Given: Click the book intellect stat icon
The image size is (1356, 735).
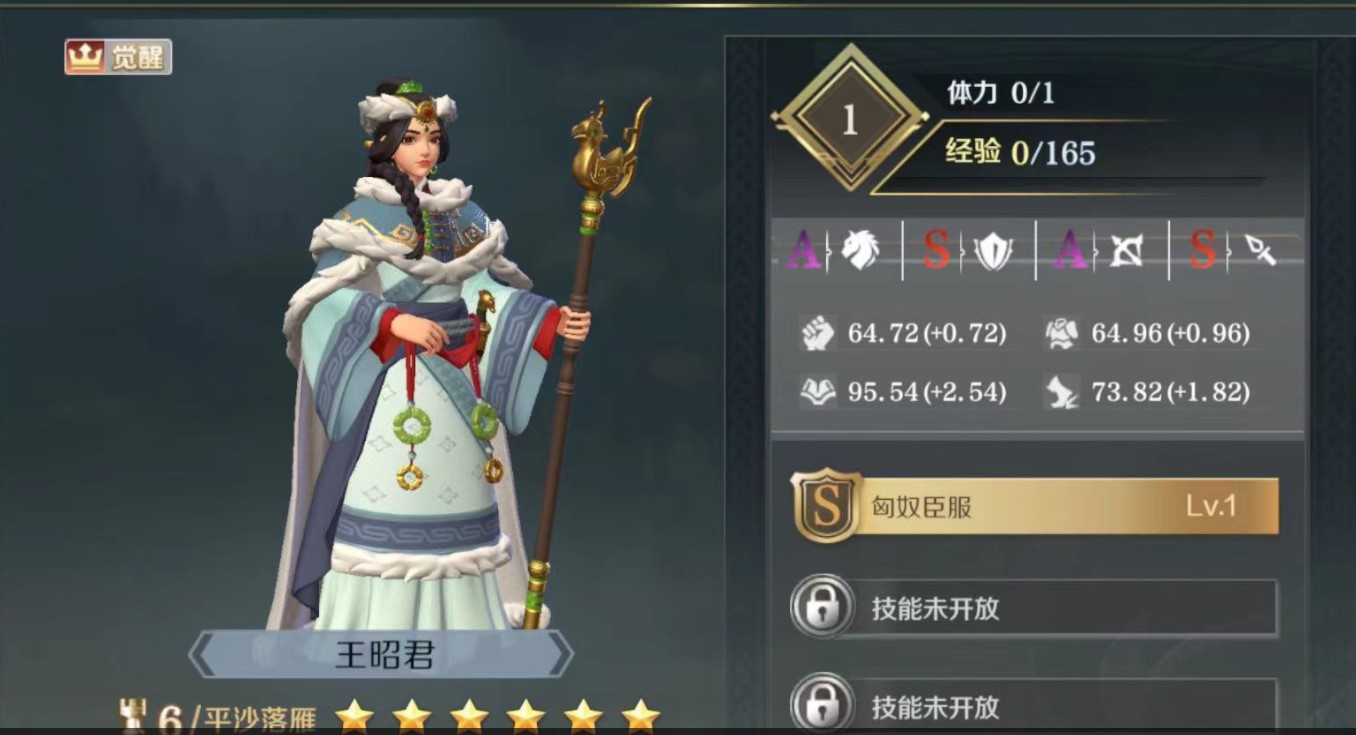Looking at the screenshot, I should pyautogui.click(x=816, y=391).
